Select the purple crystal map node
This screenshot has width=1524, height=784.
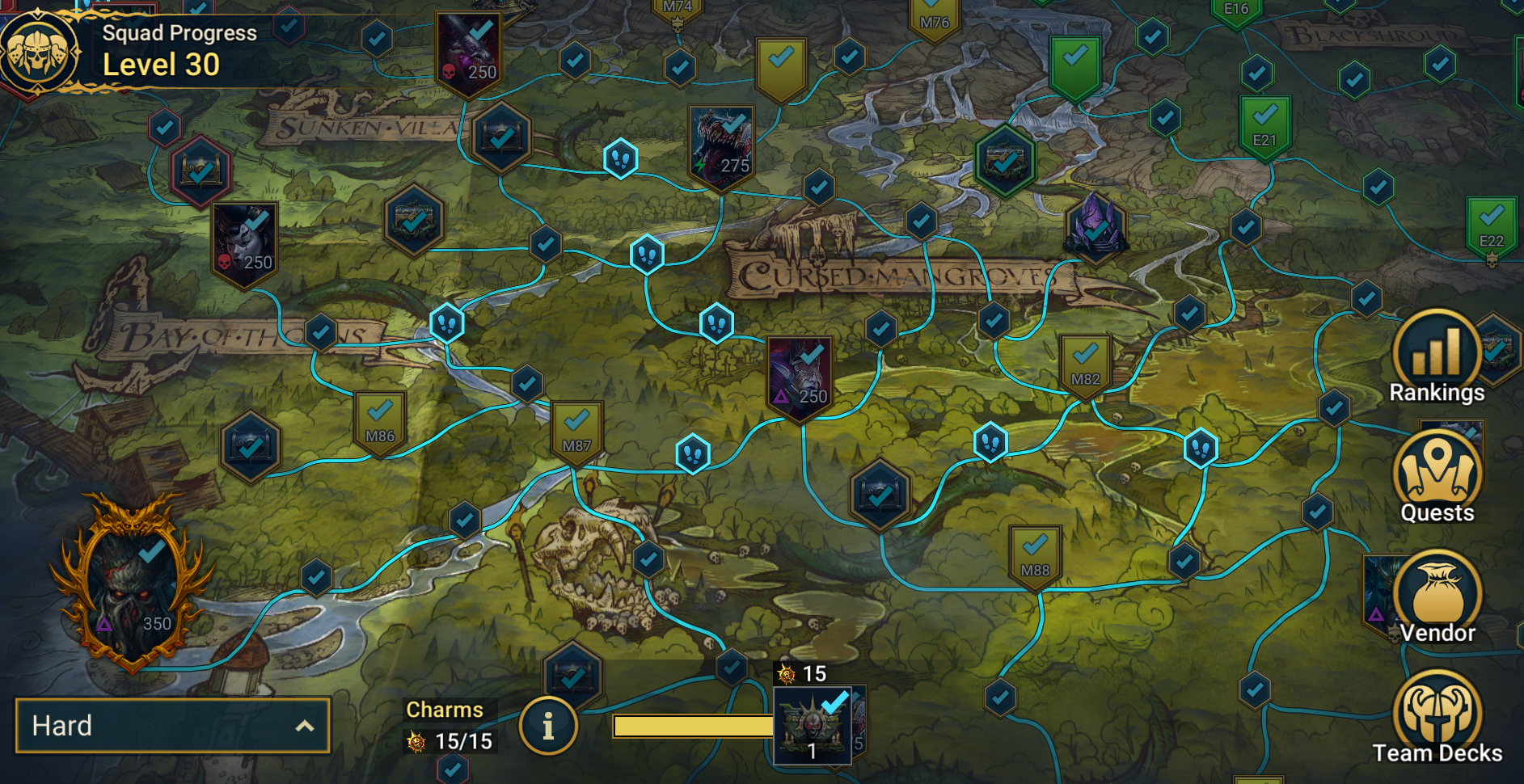pyautogui.click(x=1095, y=226)
